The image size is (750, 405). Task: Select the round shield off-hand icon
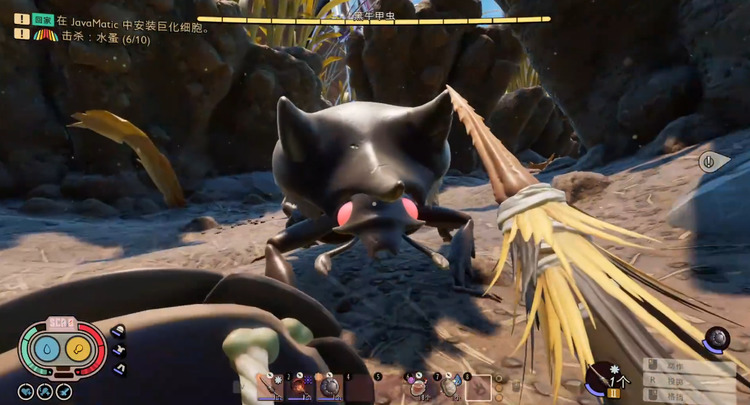(716, 340)
